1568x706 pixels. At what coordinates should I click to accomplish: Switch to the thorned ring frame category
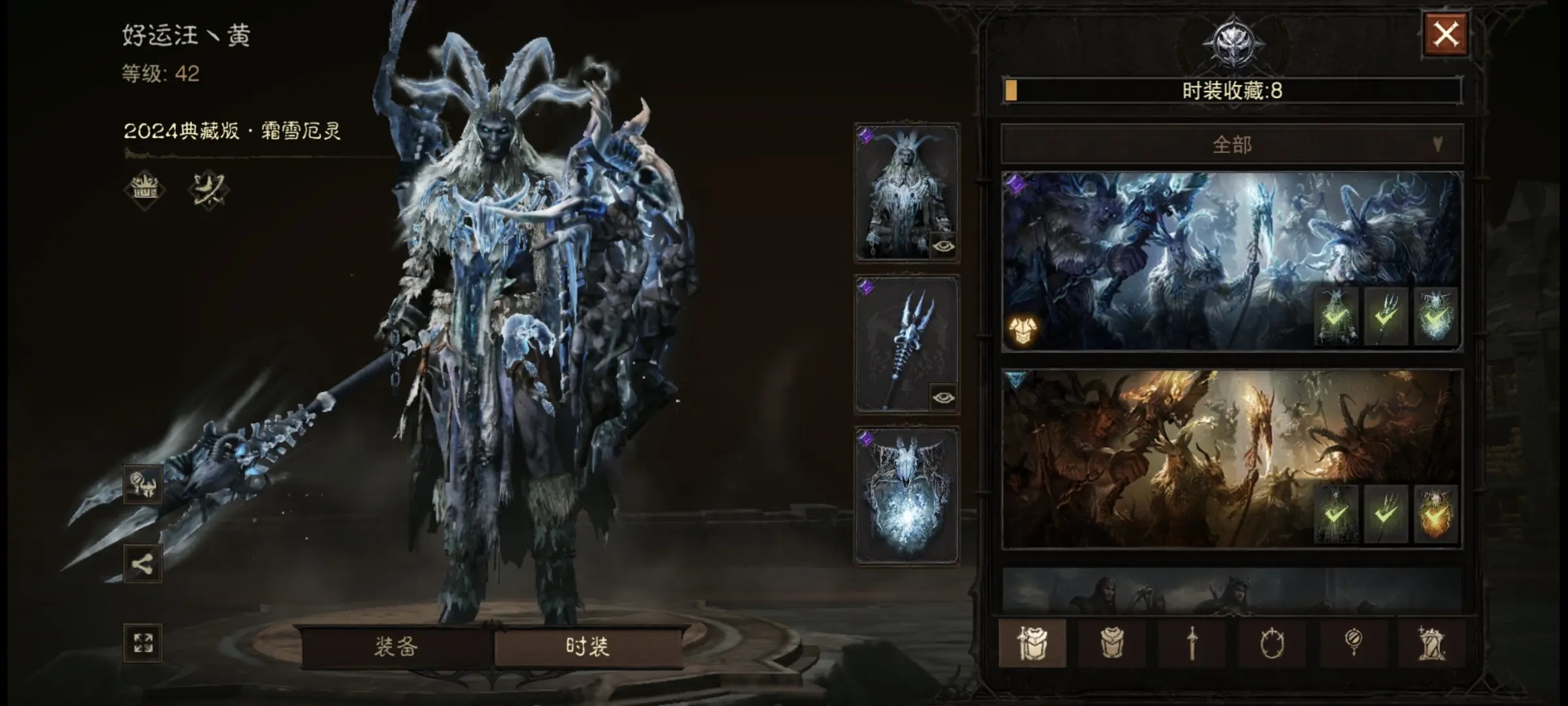click(x=1272, y=643)
